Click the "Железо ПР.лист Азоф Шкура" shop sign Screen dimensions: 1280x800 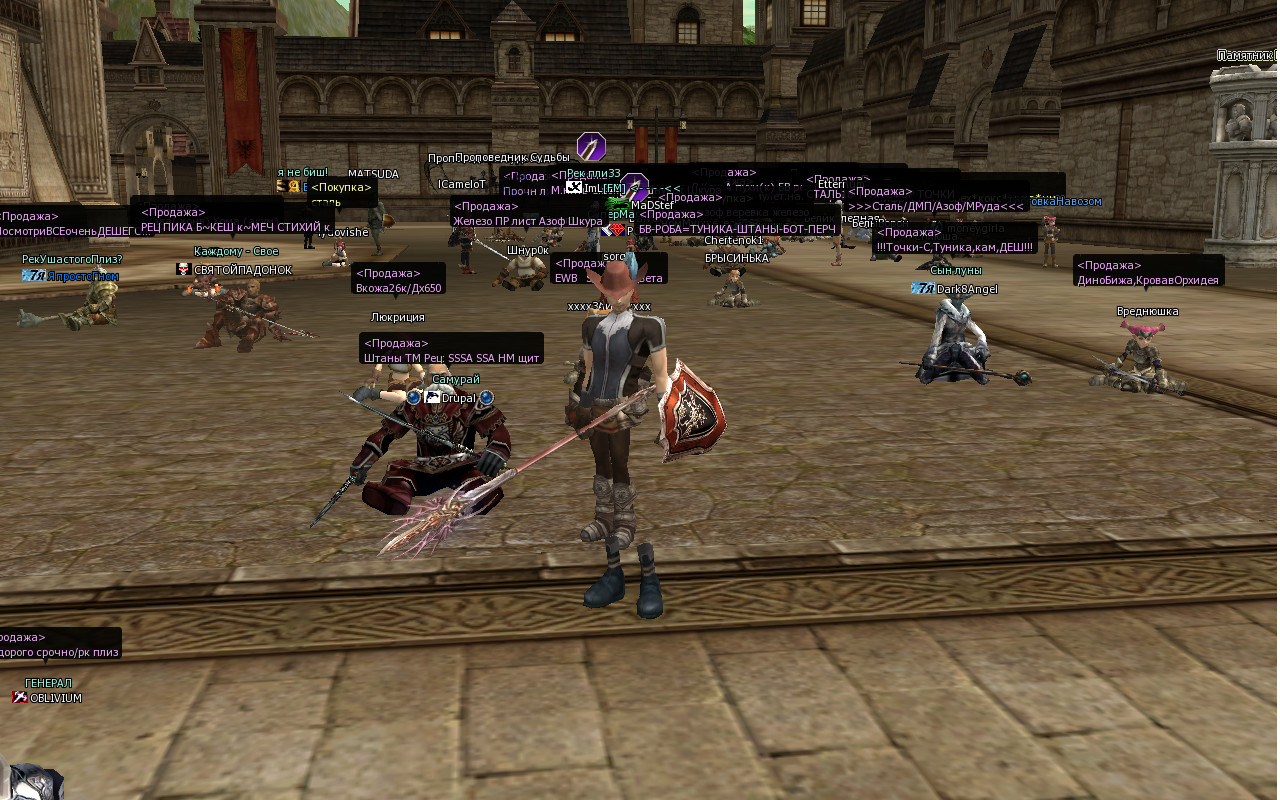[526, 214]
